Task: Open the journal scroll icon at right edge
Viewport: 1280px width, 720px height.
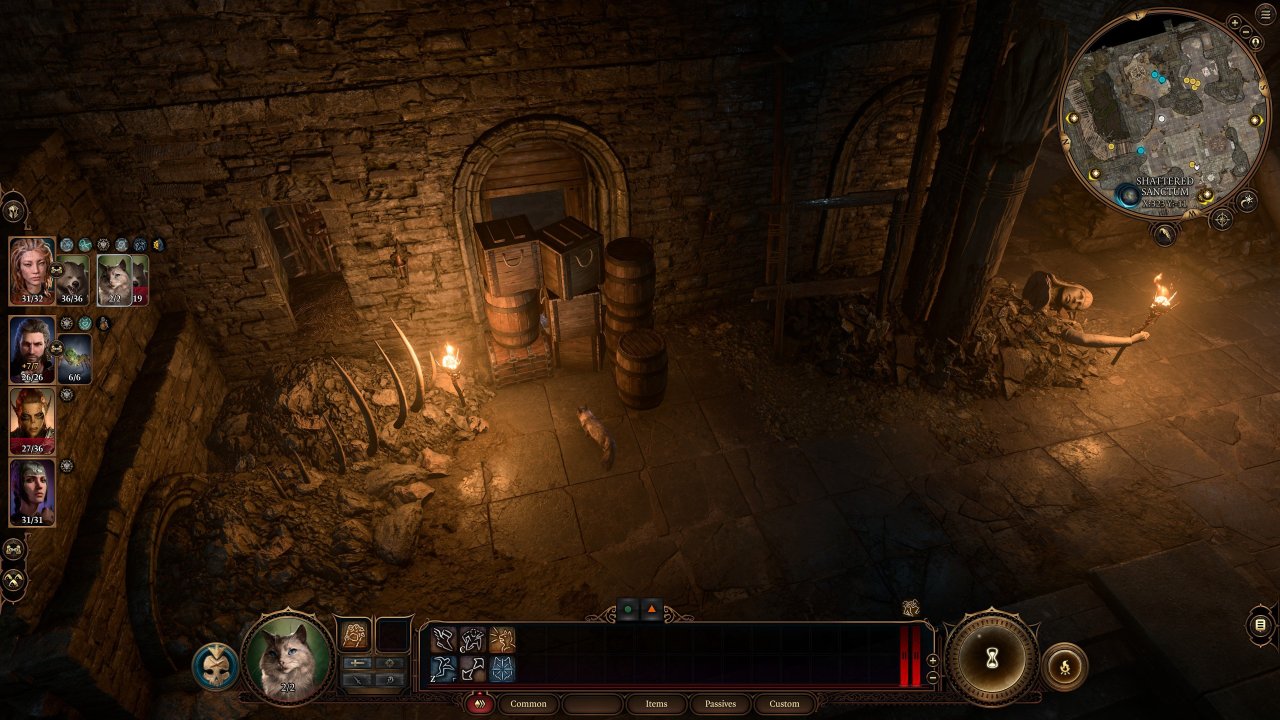Action: coord(1260,626)
